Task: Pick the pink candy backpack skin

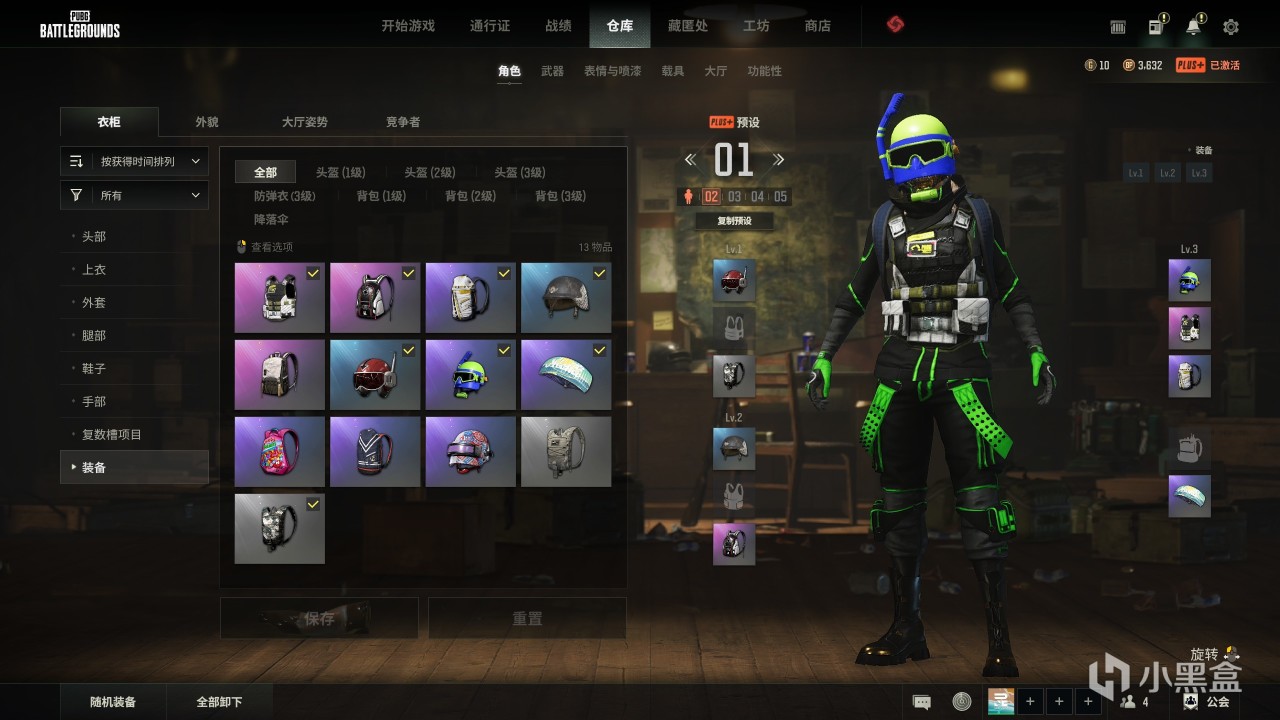Action: coord(280,452)
